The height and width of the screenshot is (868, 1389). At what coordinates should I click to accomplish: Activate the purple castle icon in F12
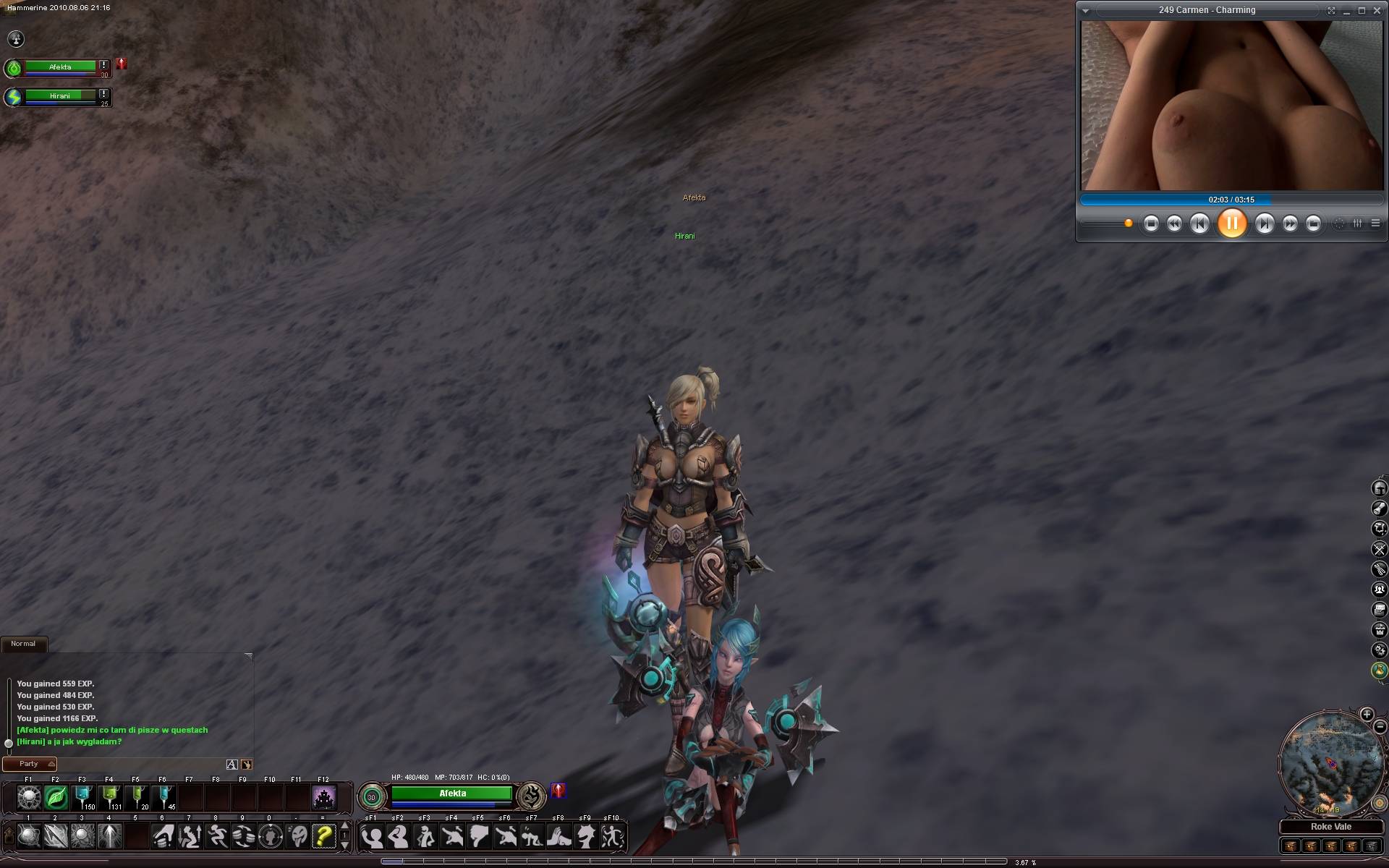click(x=323, y=798)
